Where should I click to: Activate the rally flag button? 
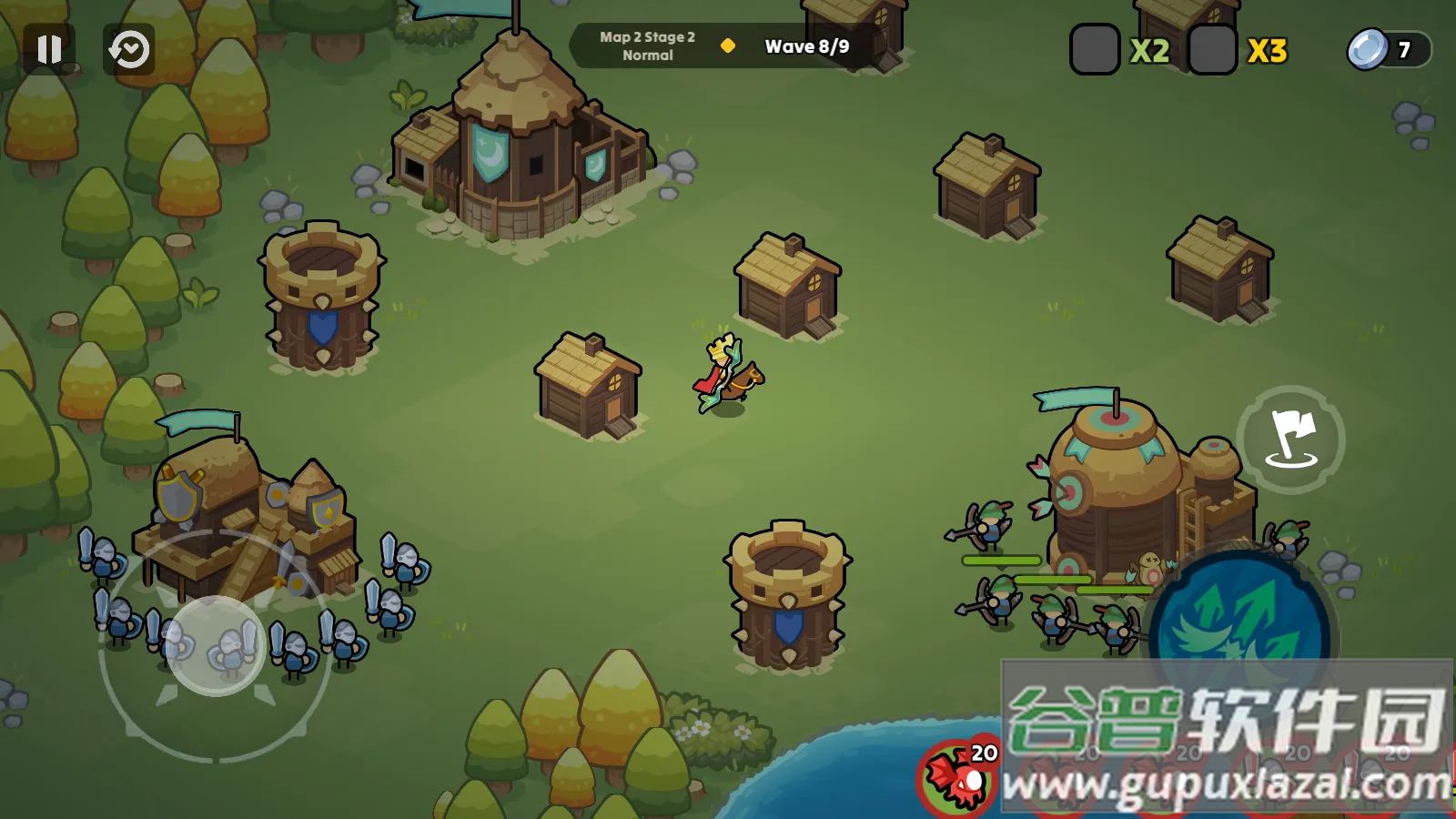[1290, 440]
